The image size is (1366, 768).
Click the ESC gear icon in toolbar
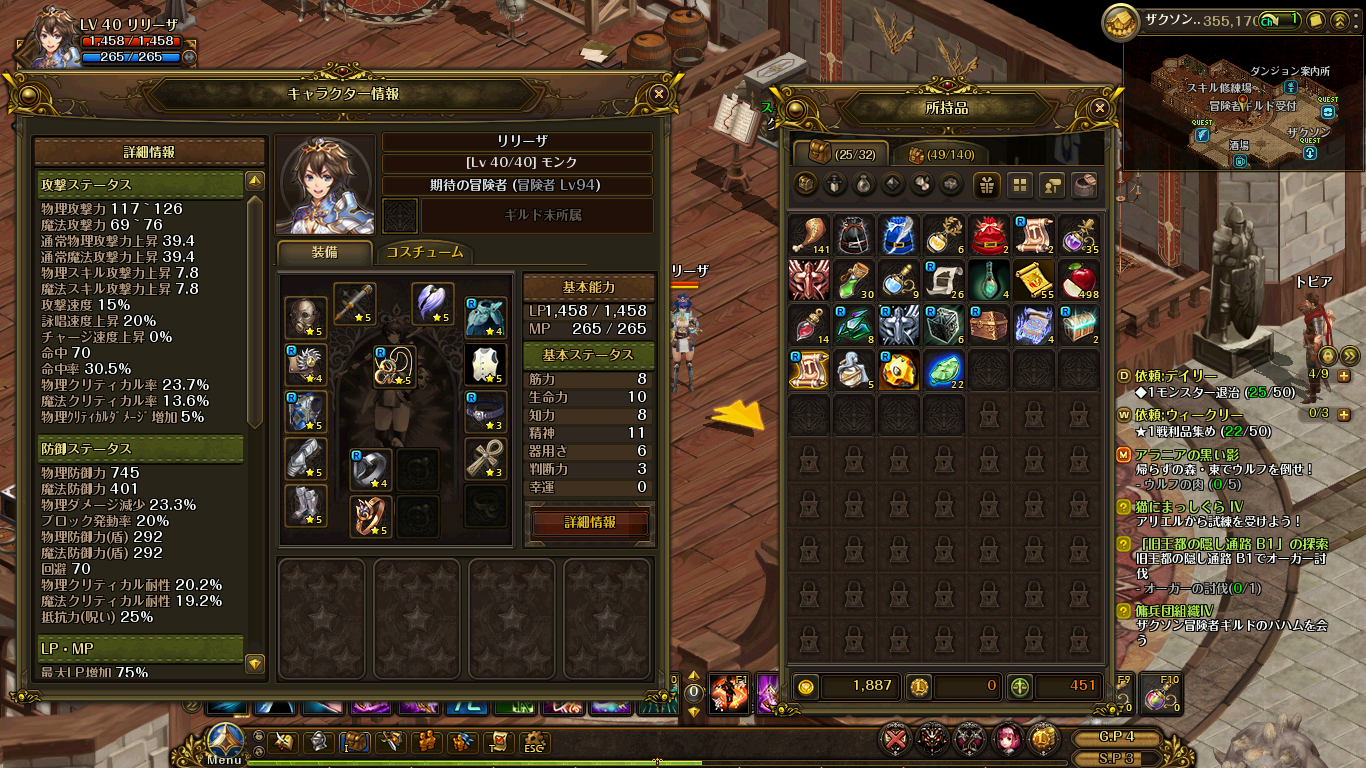click(532, 742)
